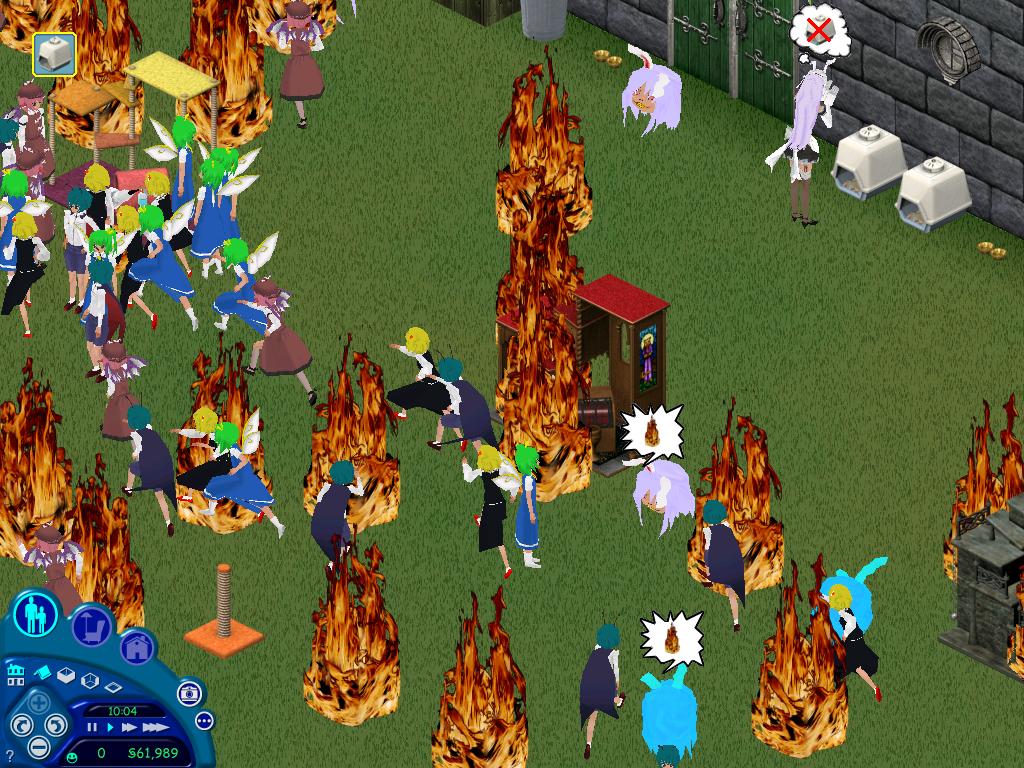The image size is (1024, 768).
Task: Click the question mark help button
Action: click(10, 755)
